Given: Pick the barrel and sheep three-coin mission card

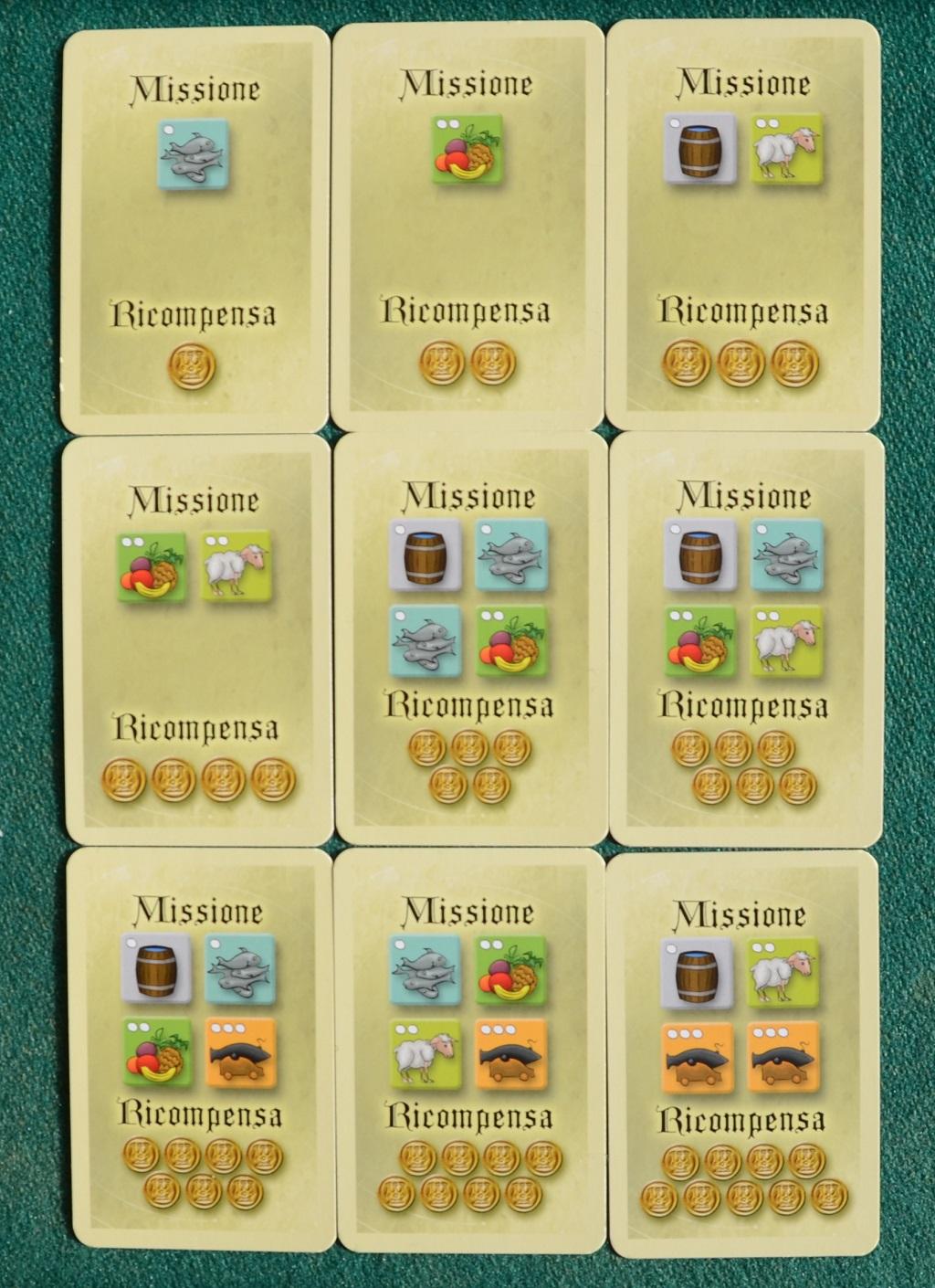Looking at the screenshot, I should click(x=742, y=228).
